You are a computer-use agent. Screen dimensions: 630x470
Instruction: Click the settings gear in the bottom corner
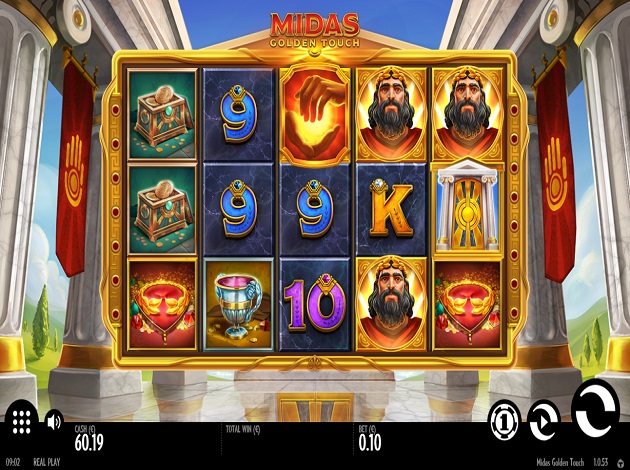tap(621, 463)
